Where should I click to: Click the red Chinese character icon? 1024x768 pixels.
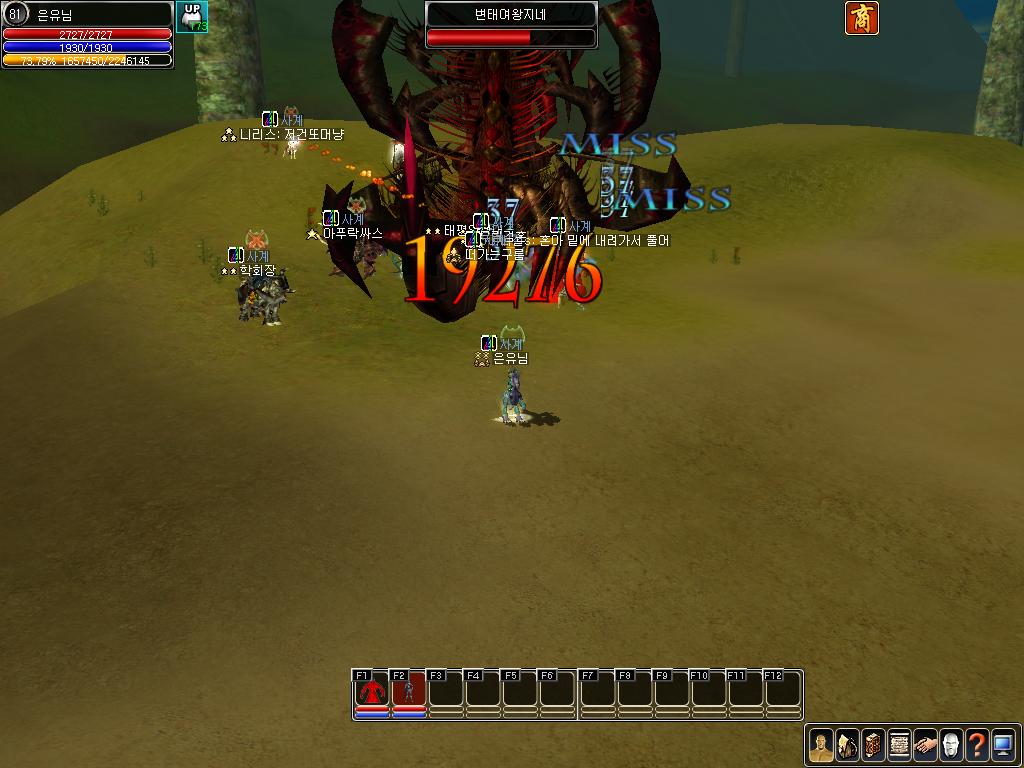pos(862,18)
